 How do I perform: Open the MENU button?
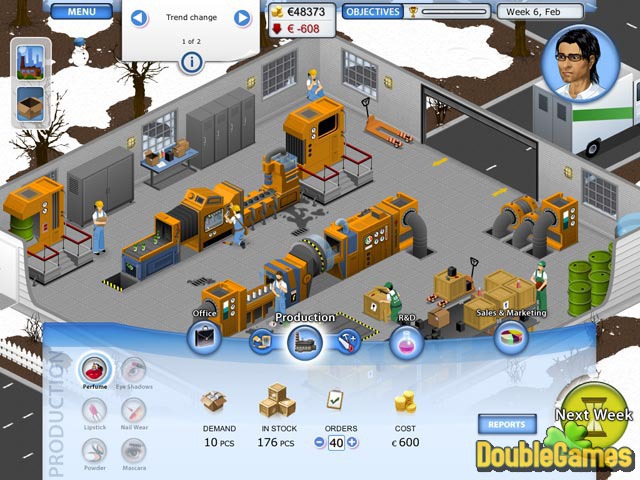[x=82, y=13]
